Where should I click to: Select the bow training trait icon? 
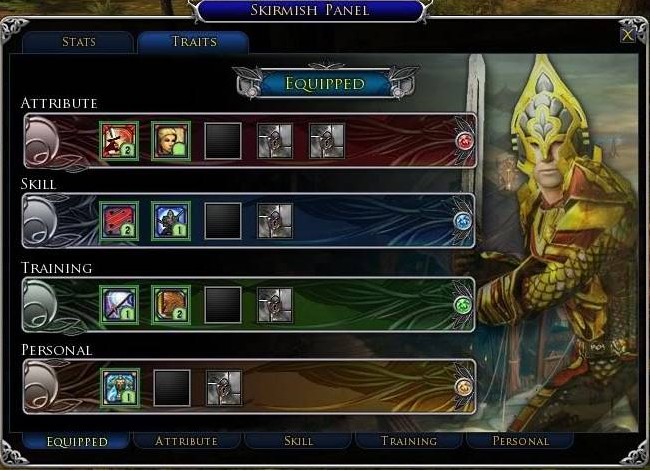click(119, 305)
